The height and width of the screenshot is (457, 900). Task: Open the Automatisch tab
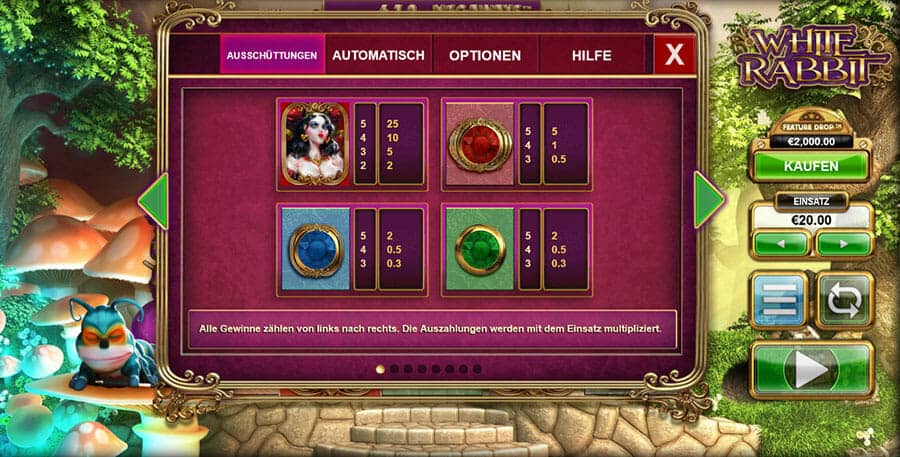tap(378, 55)
